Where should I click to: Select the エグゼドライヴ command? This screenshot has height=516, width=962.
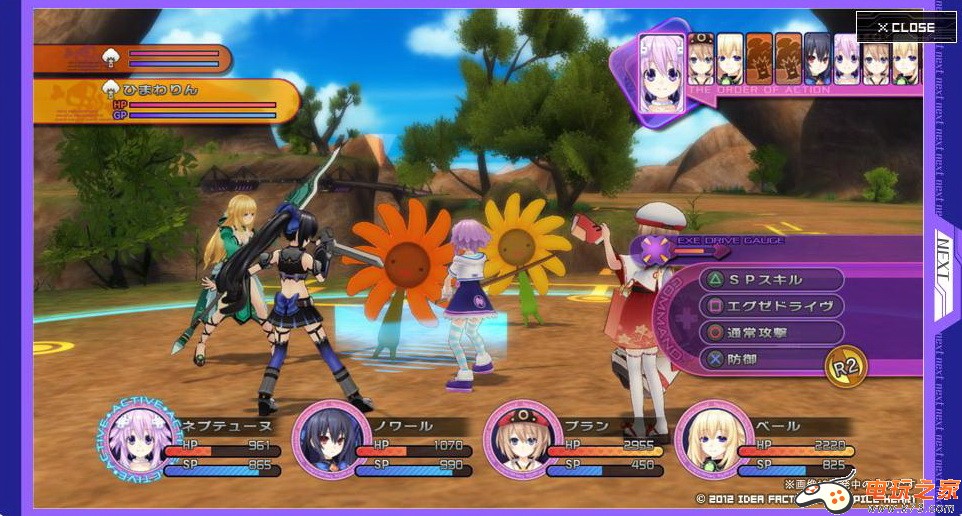point(770,306)
